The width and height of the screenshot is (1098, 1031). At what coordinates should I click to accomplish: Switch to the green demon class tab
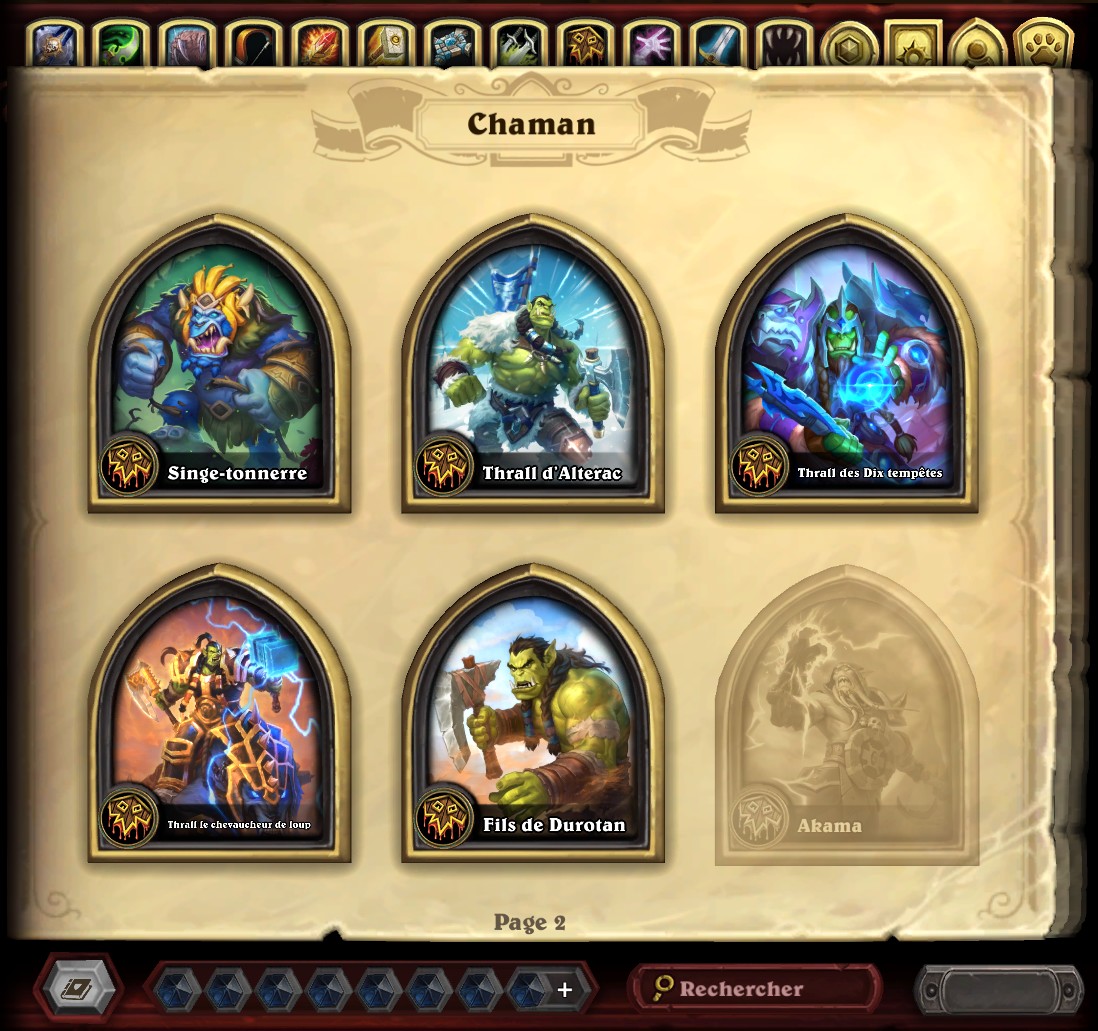tap(121, 44)
